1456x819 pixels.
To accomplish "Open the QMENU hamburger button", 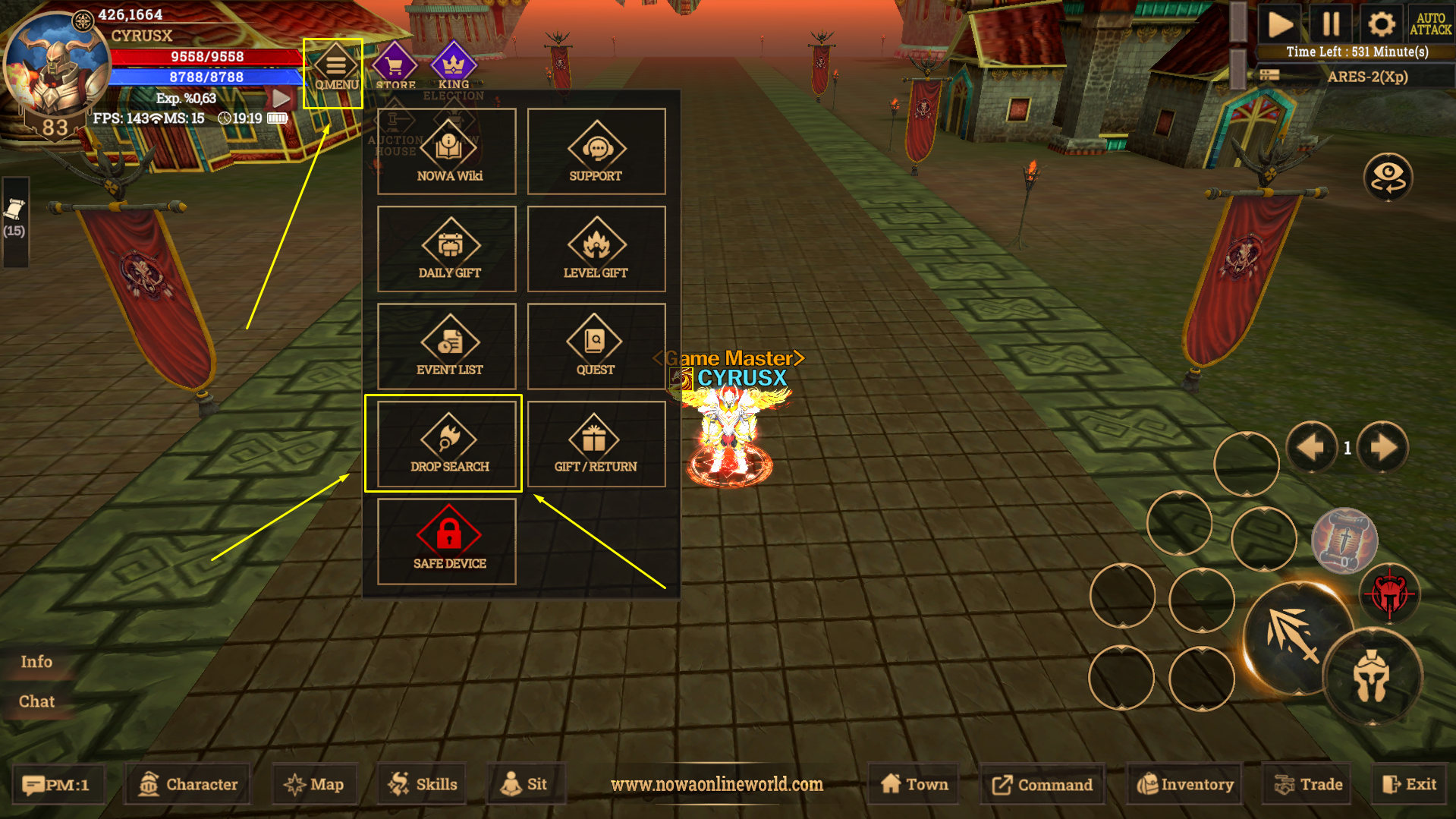I will pos(335,68).
